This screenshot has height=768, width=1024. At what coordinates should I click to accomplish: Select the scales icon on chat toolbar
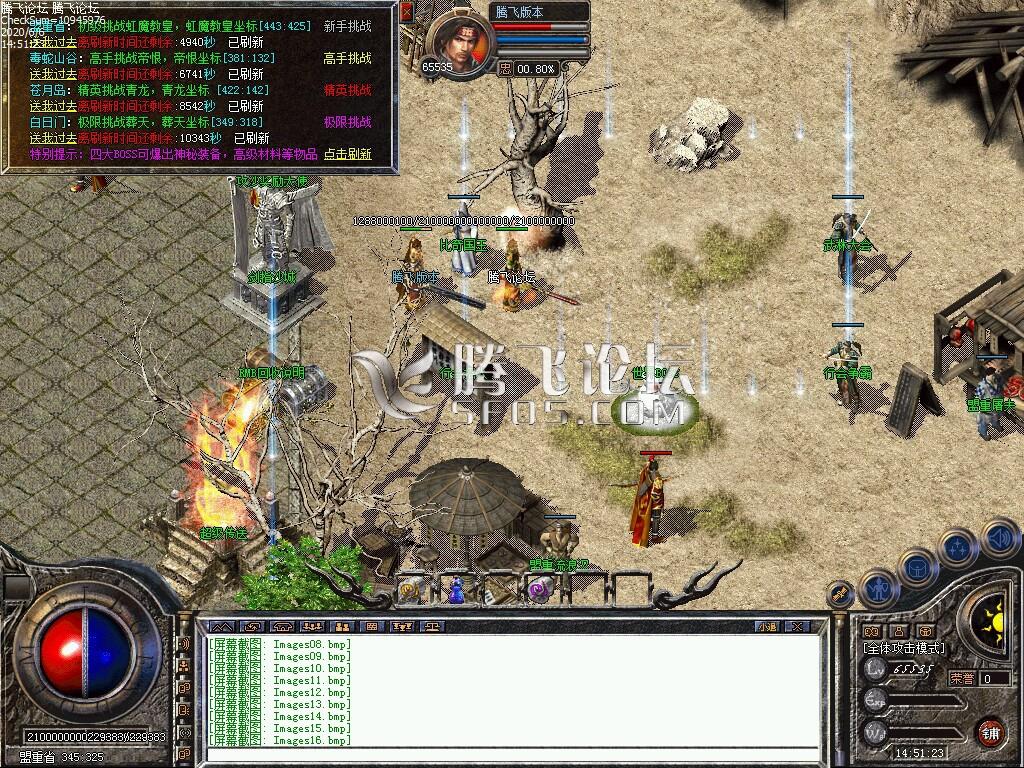[x=432, y=627]
